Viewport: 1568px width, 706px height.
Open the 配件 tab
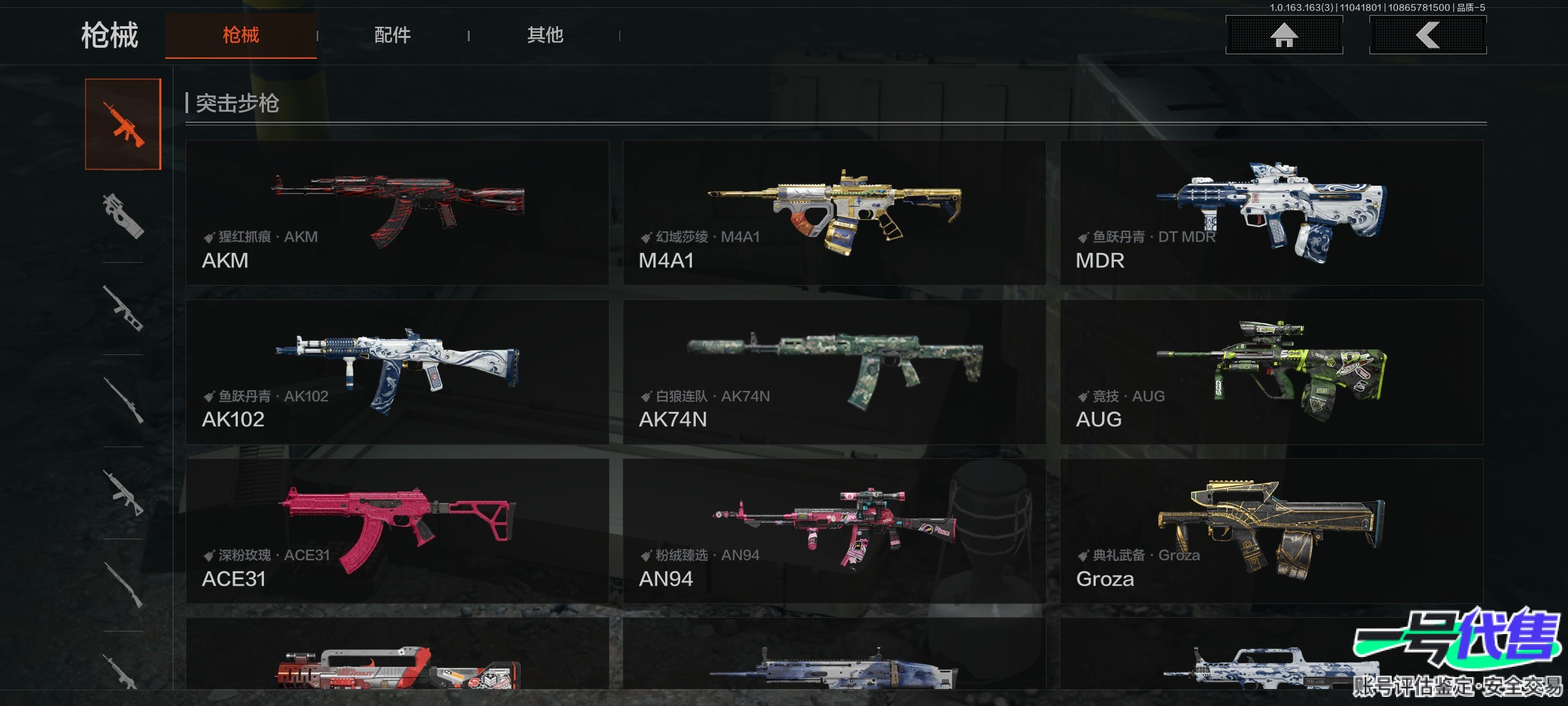pos(392,35)
